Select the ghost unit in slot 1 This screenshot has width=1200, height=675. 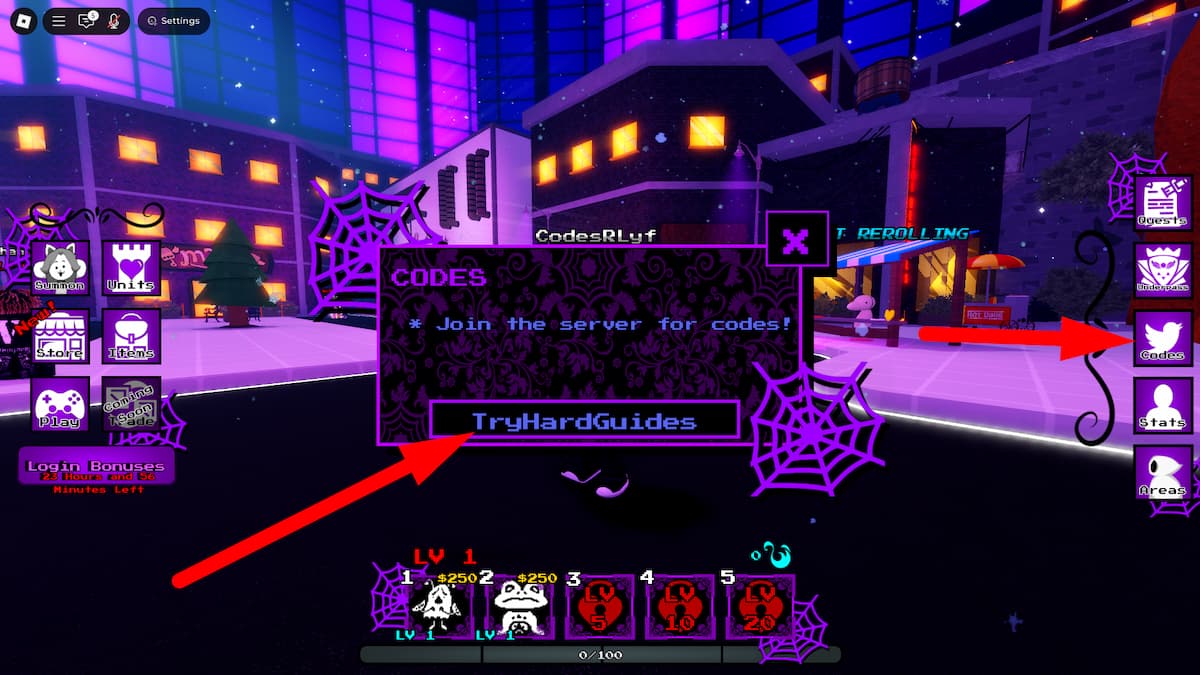click(x=437, y=606)
